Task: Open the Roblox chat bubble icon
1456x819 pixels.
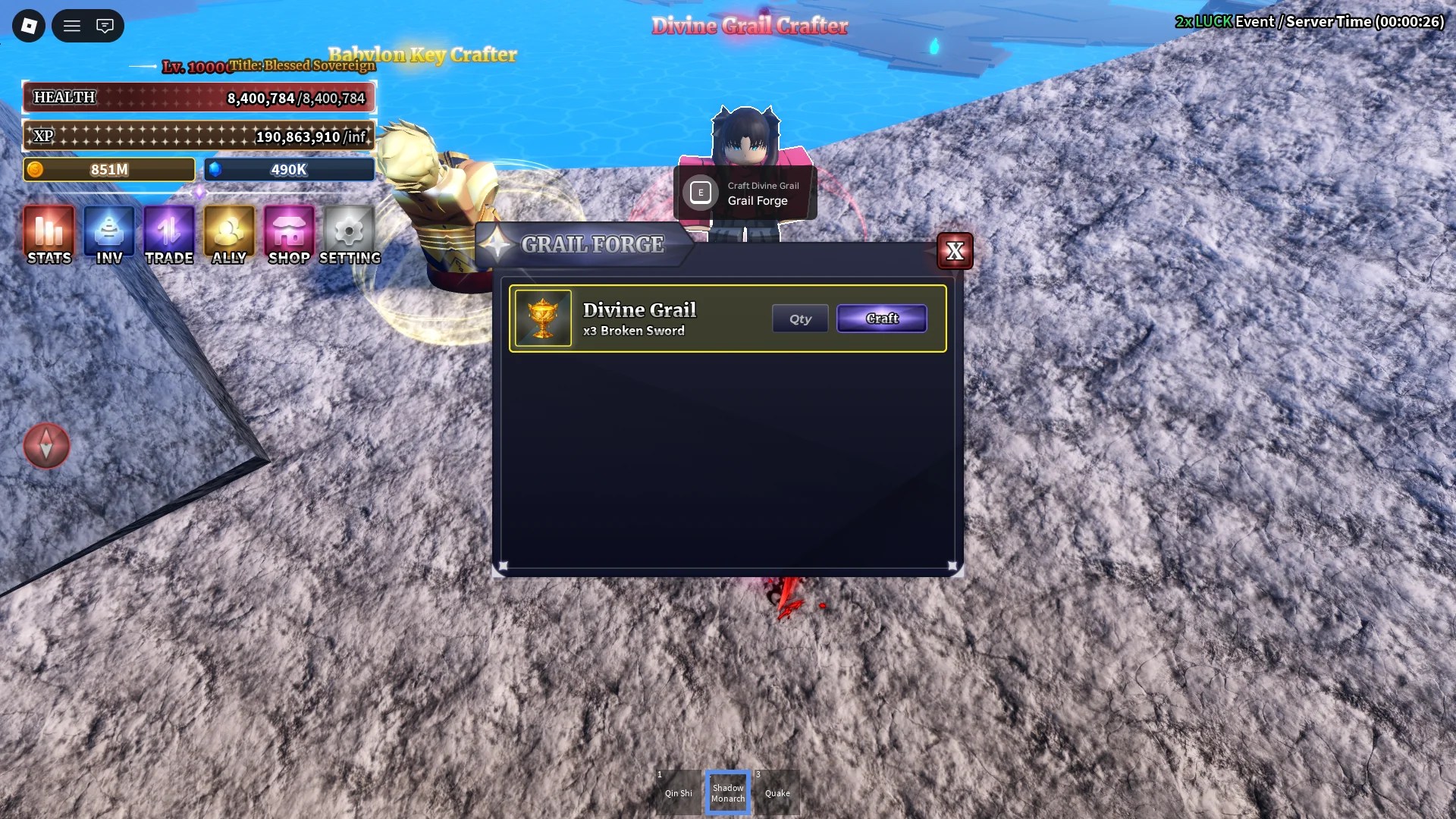Action: click(105, 25)
